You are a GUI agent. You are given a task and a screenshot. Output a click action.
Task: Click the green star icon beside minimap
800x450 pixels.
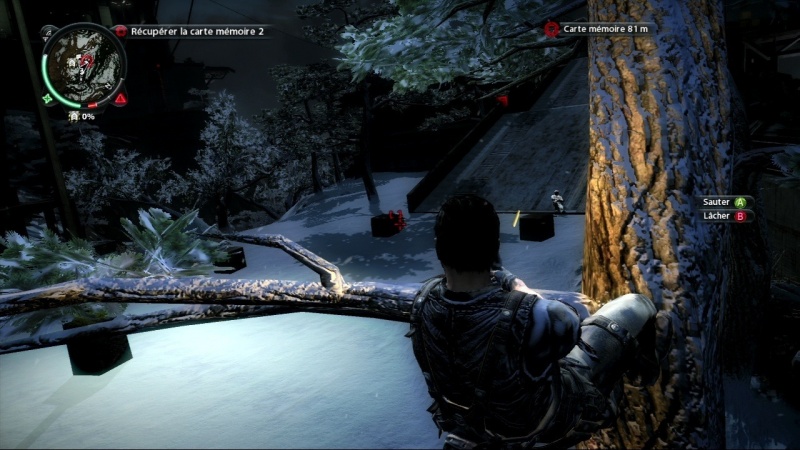pyautogui.click(x=48, y=99)
